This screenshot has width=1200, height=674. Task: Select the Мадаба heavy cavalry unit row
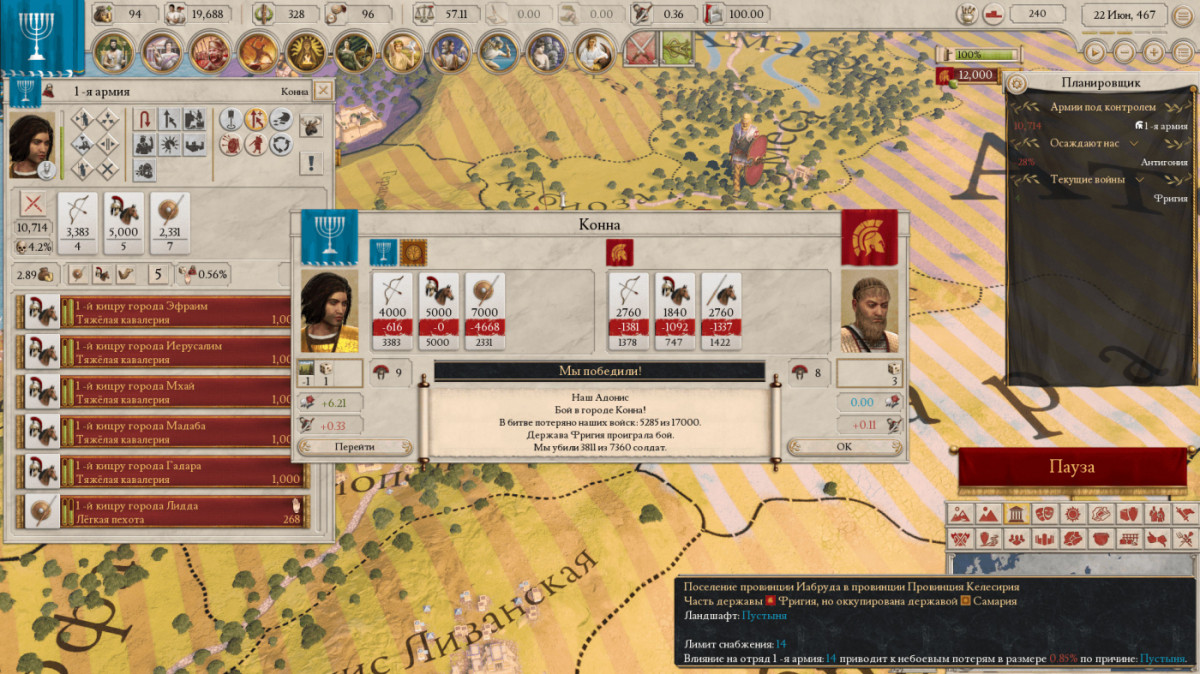pyautogui.click(x=167, y=432)
